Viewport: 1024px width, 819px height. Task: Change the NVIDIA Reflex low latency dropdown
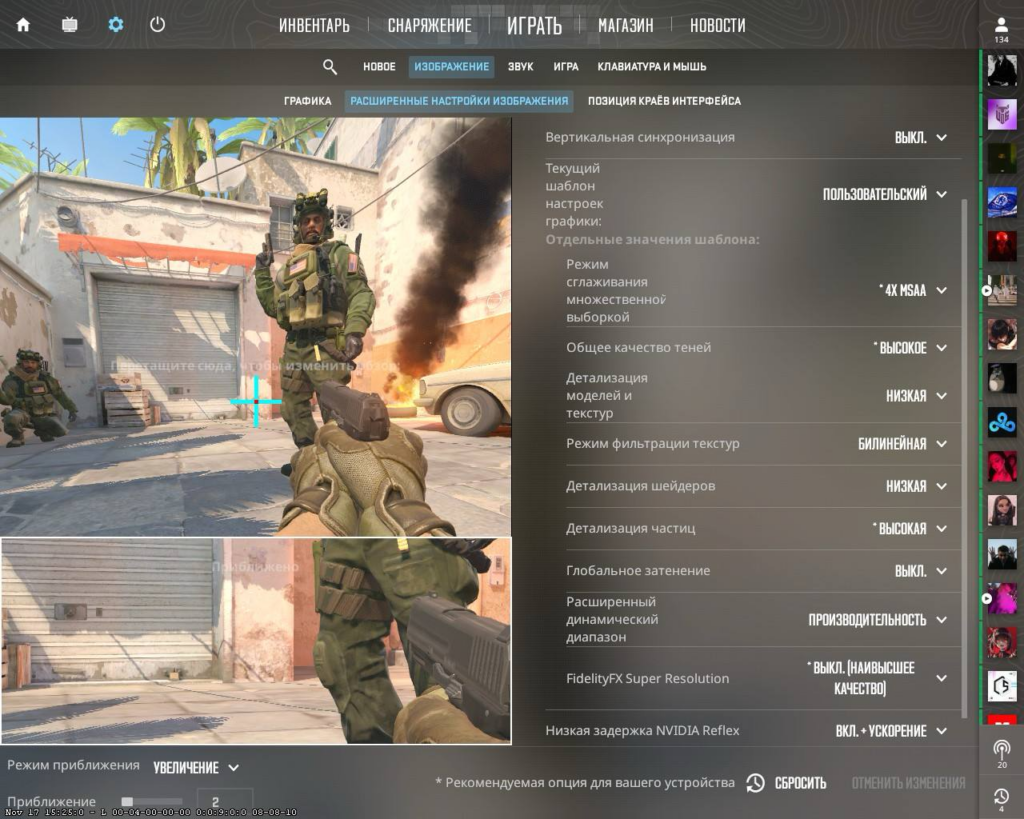tap(891, 731)
